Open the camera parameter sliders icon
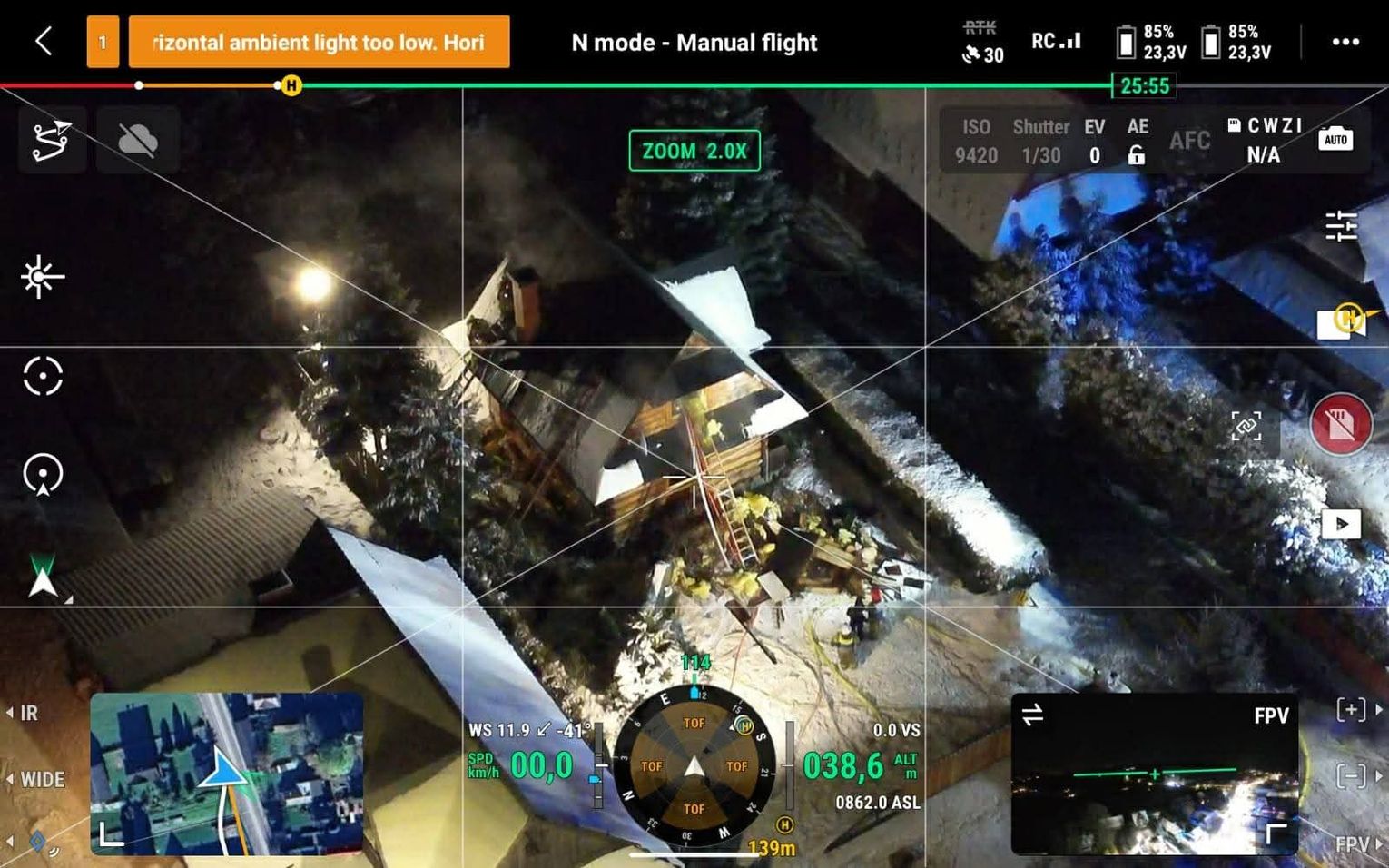The image size is (1389, 868). (1340, 226)
